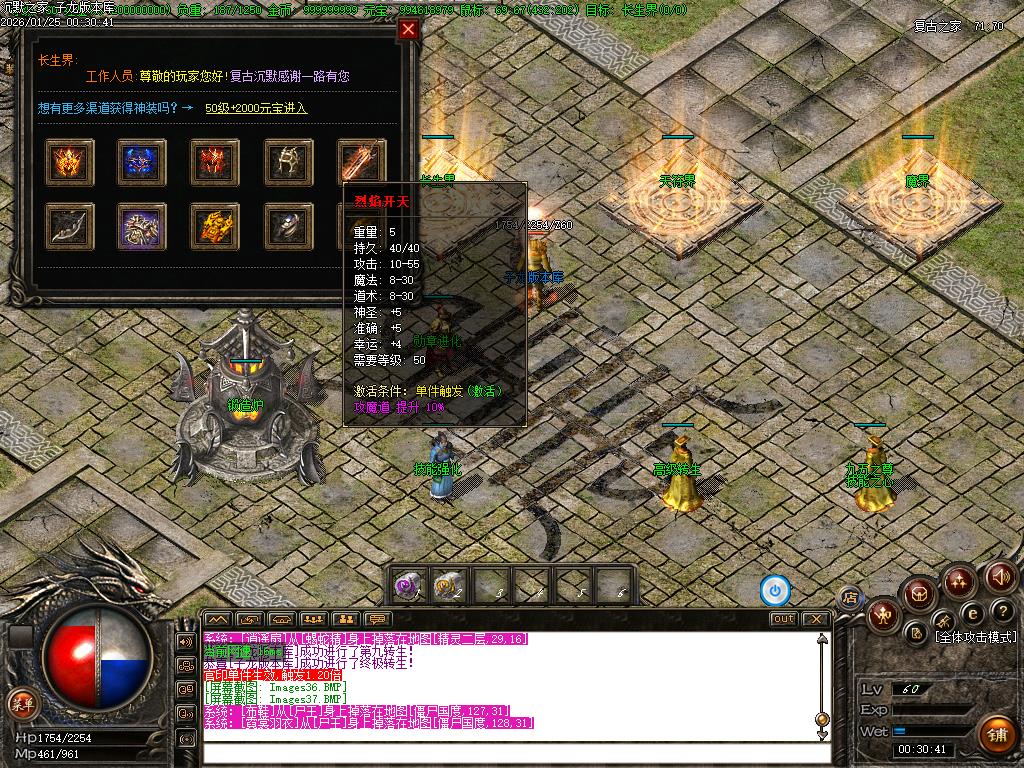Follow the 50级+2000元宝进入 link

coord(256,108)
